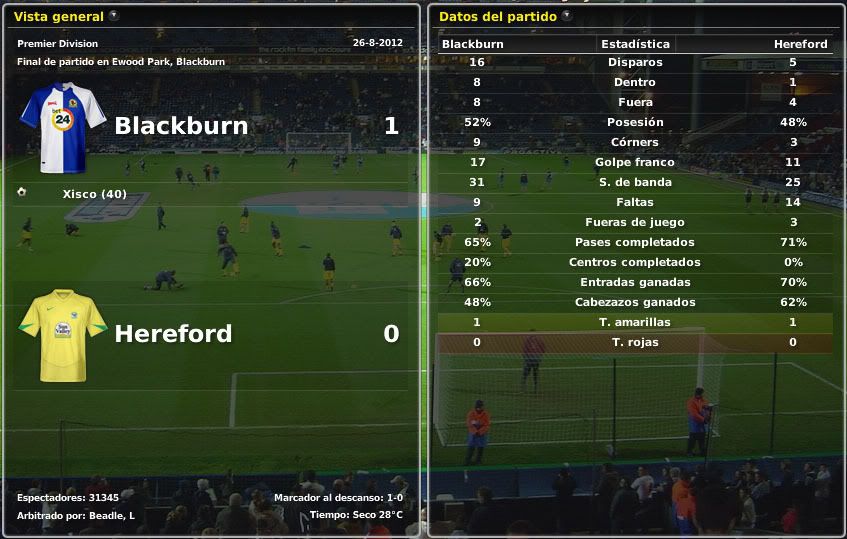Open the Vista general panel dropdown
Screen dimensions: 847x539
point(113,16)
